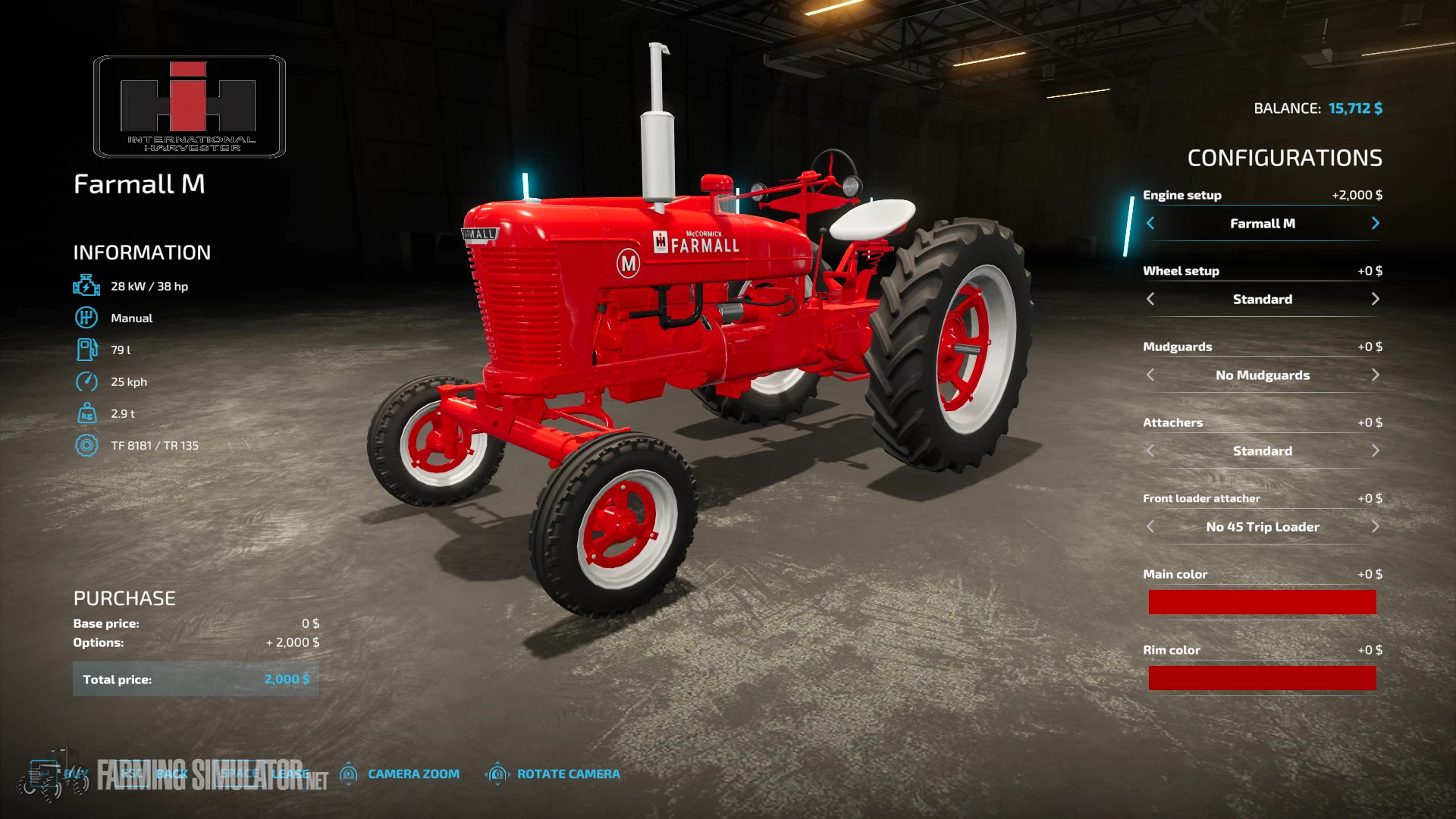Image resolution: width=1456 pixels, height=819 pixels.
Task: Click the weight kg icon next to 2.9 t
Action: [88, 413]
